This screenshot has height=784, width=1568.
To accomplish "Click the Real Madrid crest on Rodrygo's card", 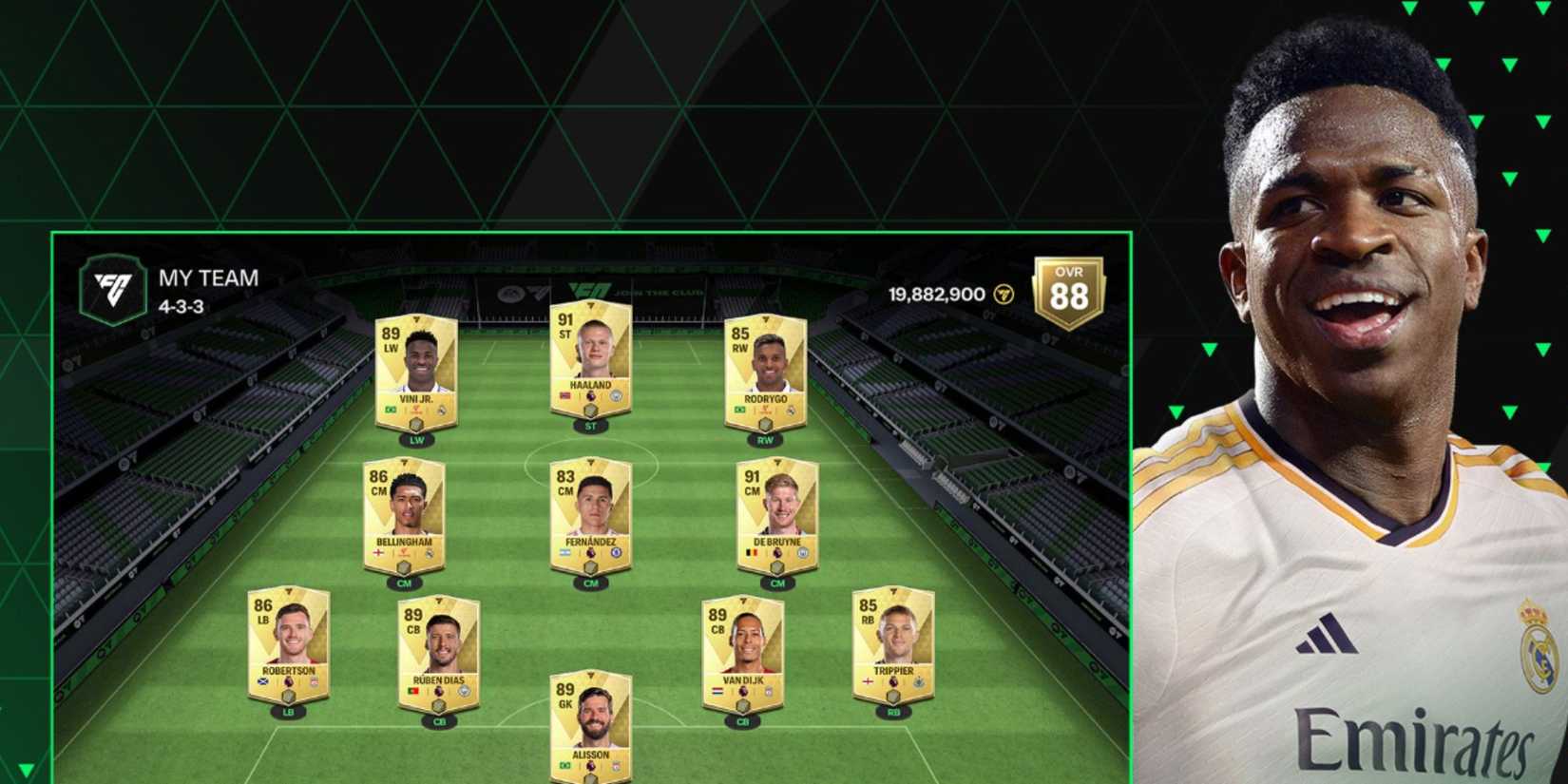I will 793,409.
